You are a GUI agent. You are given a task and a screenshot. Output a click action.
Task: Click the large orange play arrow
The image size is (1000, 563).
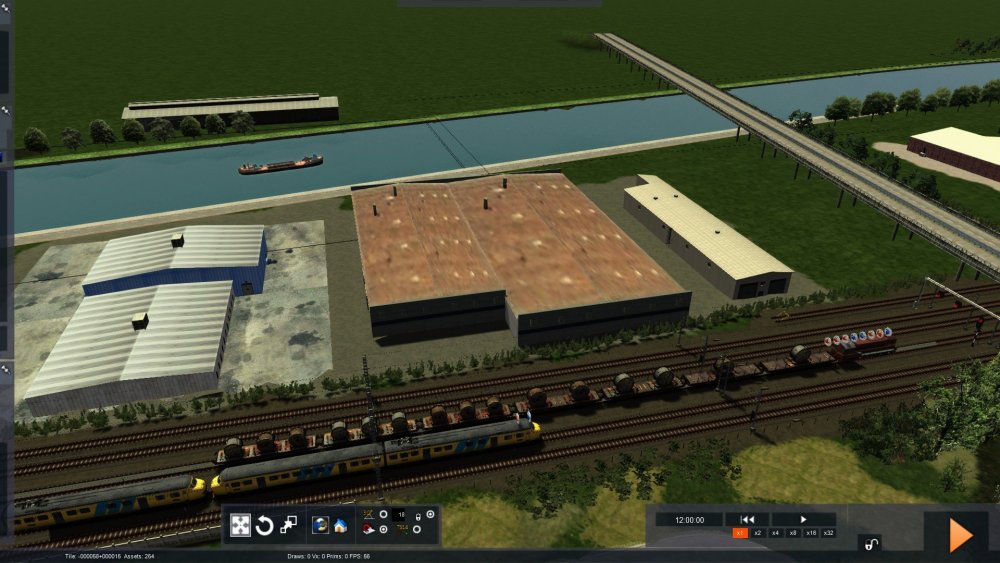[960, 535]
